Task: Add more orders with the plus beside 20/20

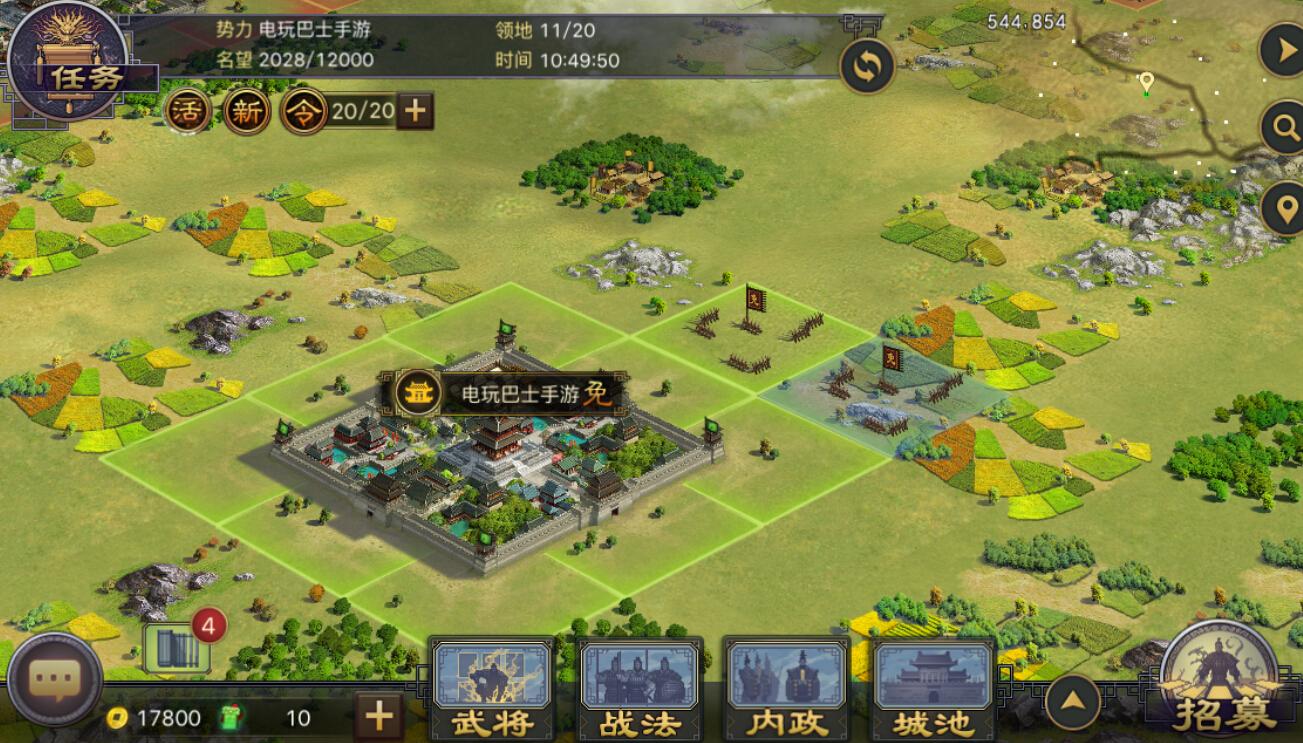Action: 415,111
